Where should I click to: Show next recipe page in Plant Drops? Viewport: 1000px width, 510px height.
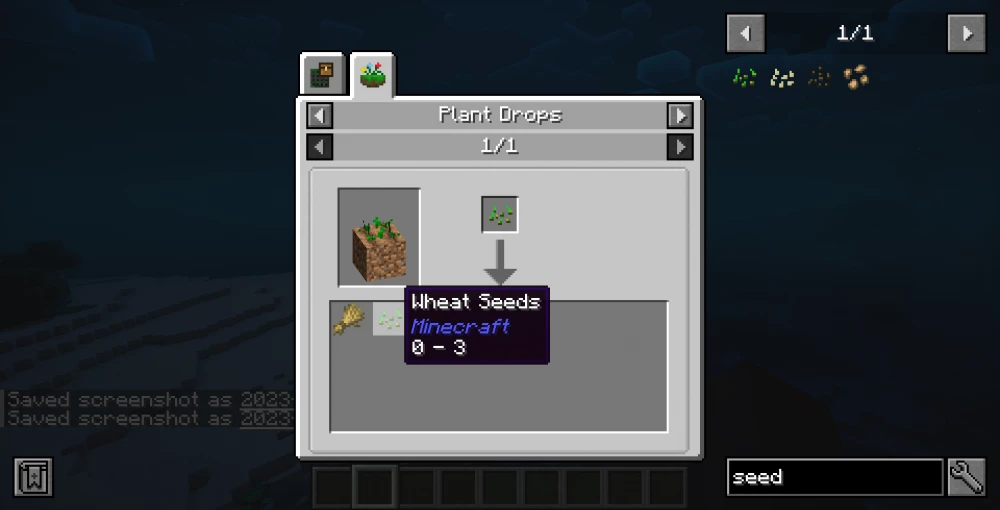tap(680, 147)
